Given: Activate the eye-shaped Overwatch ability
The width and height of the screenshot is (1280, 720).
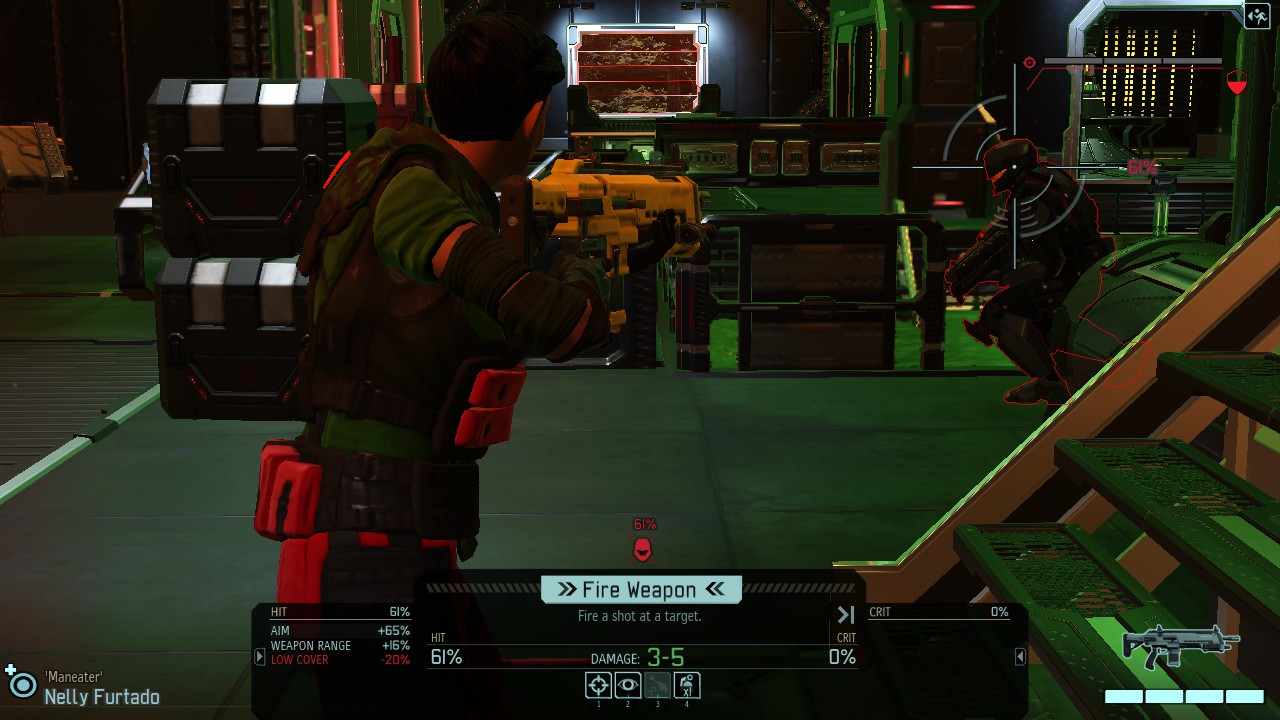Looking at the screenshot, I should click(x=628, y=685).
